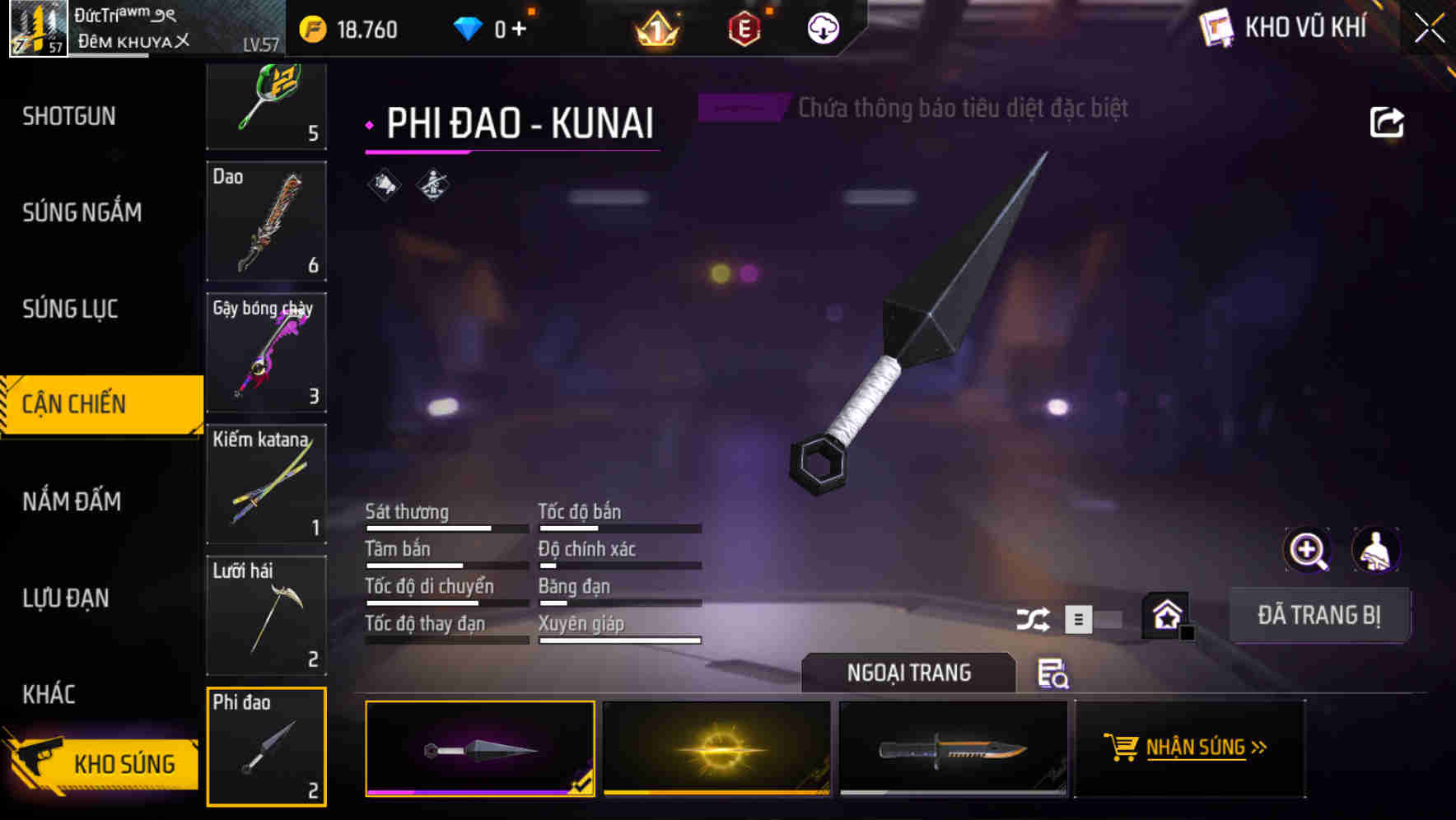This screenshot has height=820, width=1456.
Task: Click the shuffle skins icon
Action: click(1034, 618)
